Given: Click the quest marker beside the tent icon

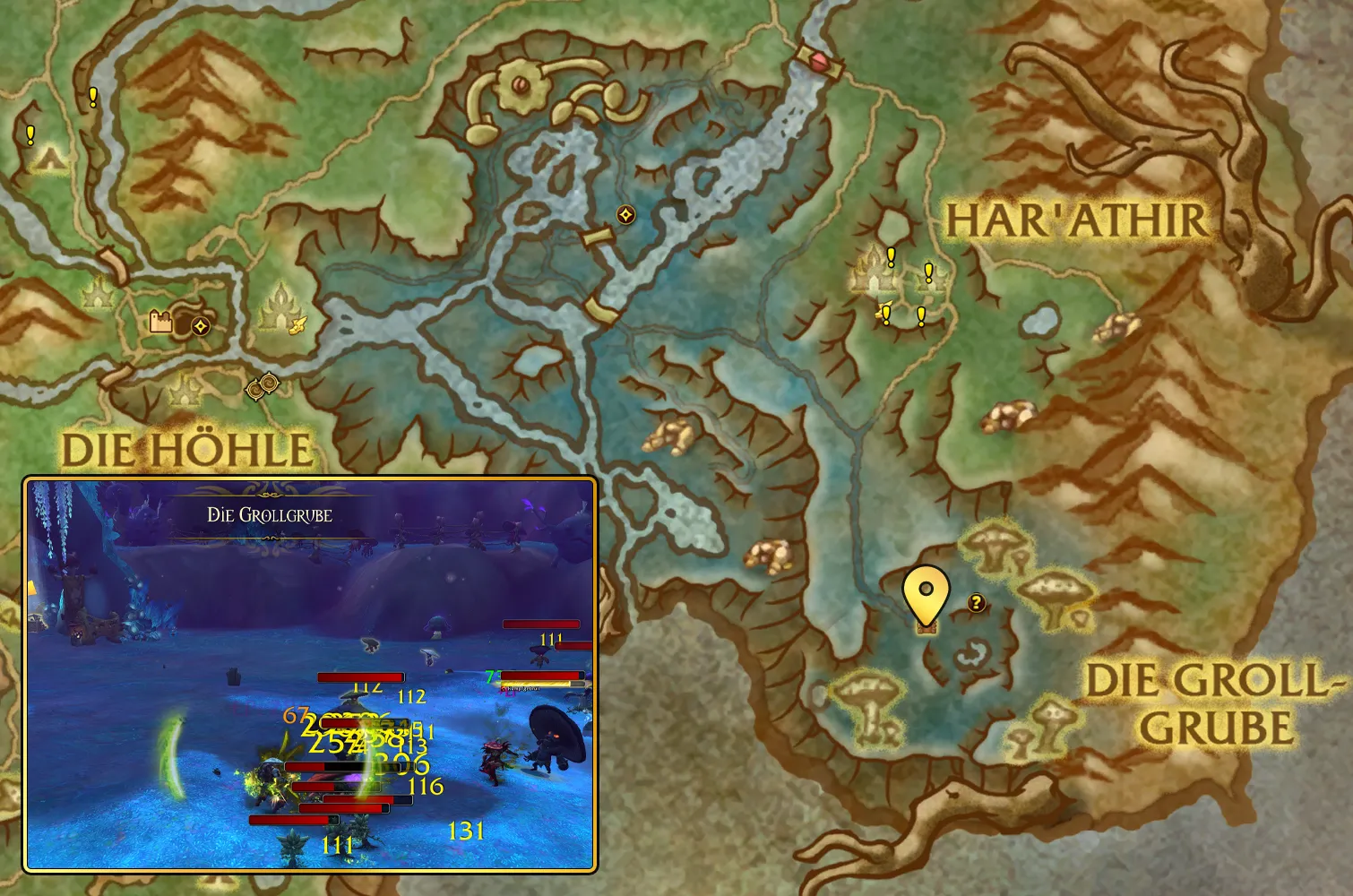Looking at the screenshot, I should point(30,135).
